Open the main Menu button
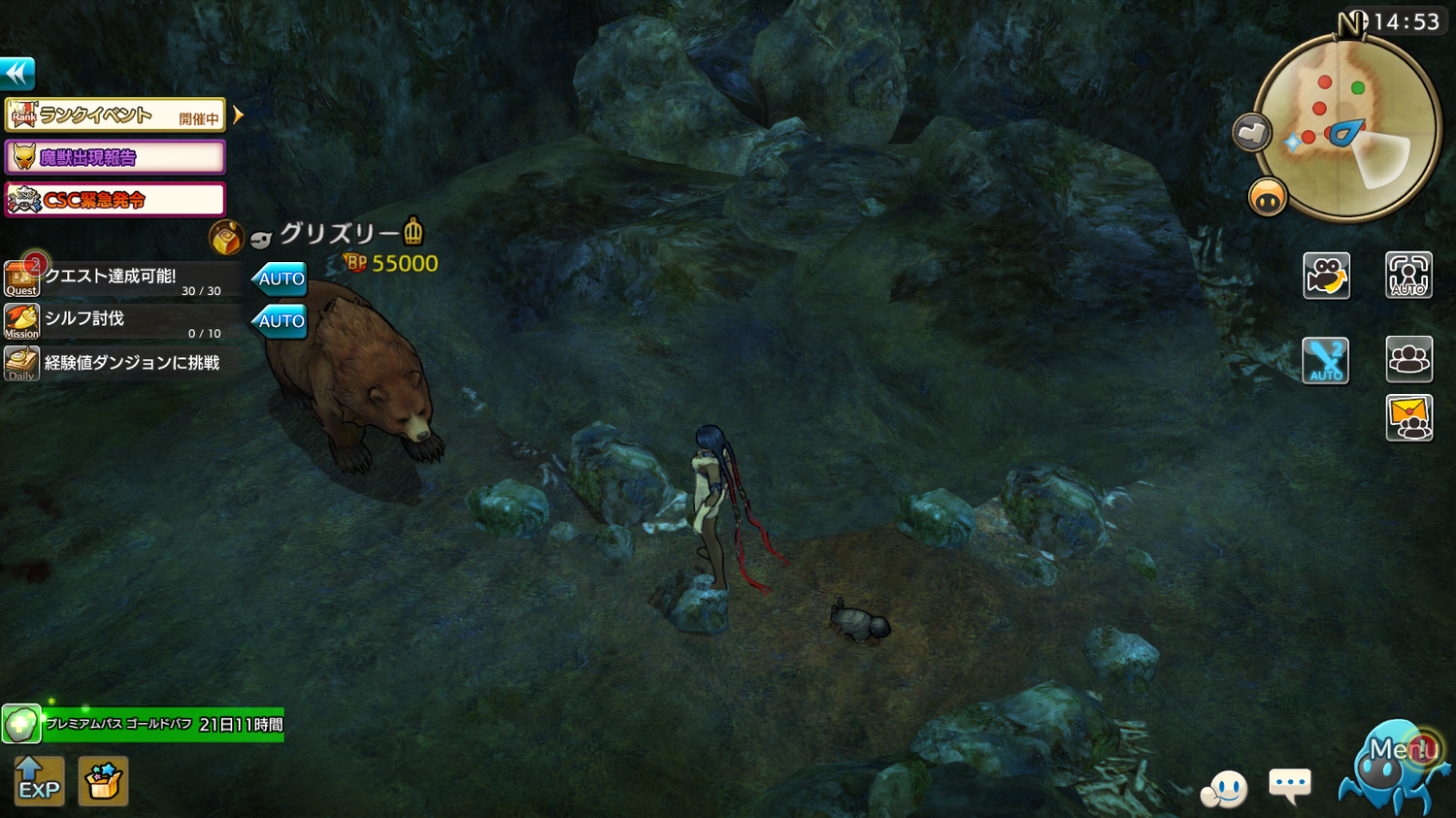1456x818 pixels. [1394, 763]
